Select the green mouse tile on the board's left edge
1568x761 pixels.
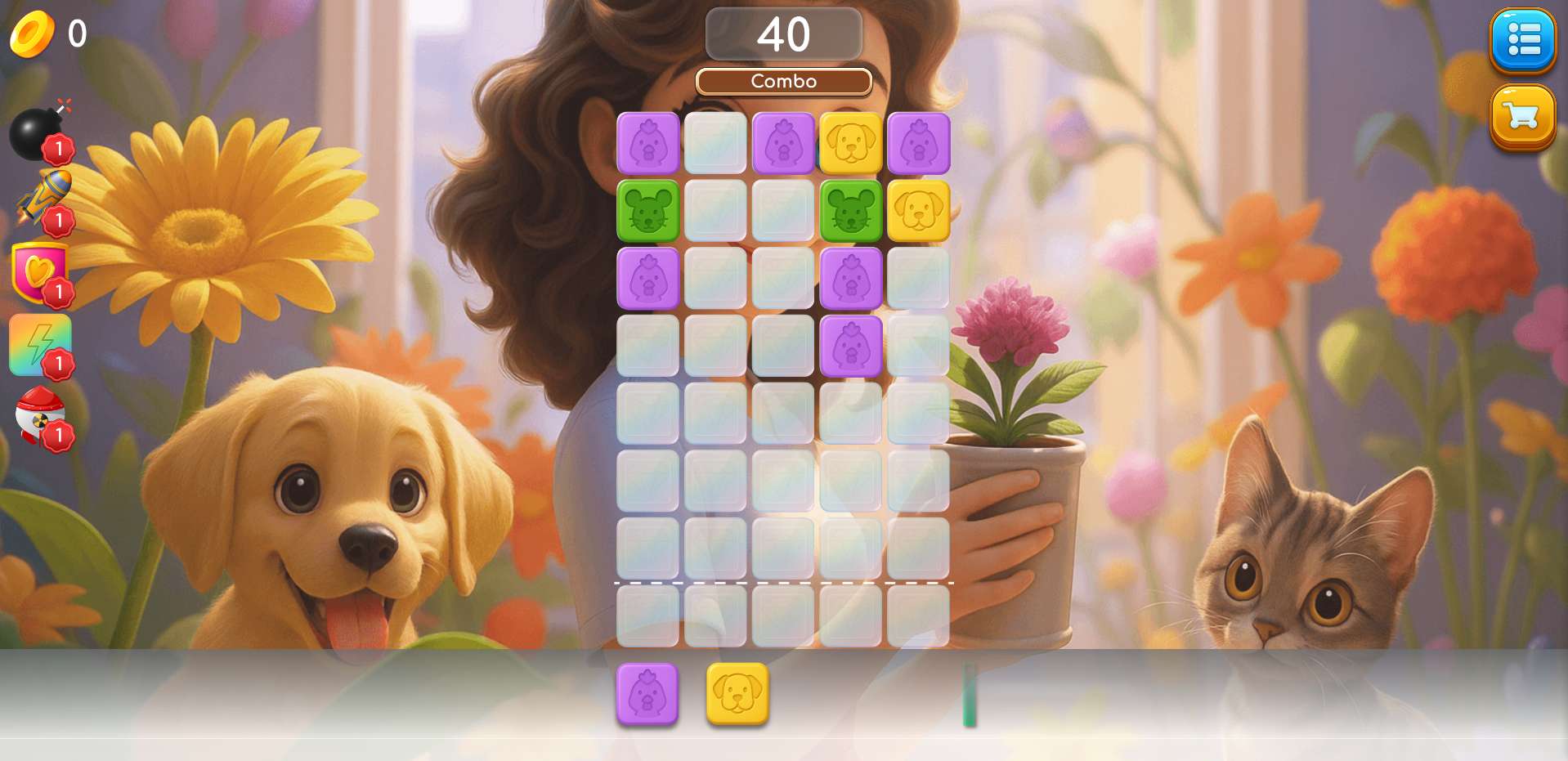647,211
